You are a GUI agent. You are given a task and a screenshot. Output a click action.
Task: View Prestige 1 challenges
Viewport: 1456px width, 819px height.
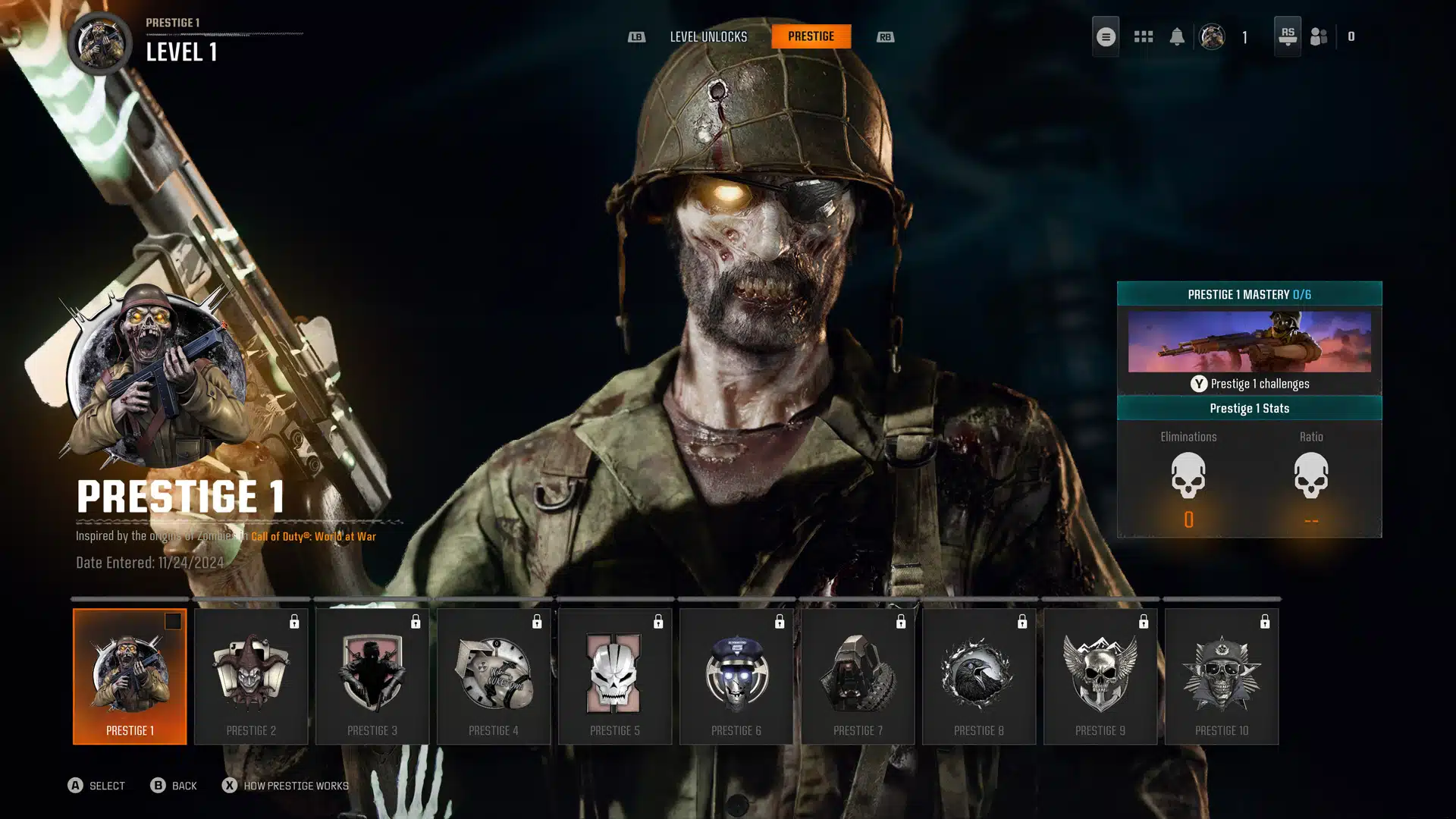pyautogui.click(x=1250, y=384)
